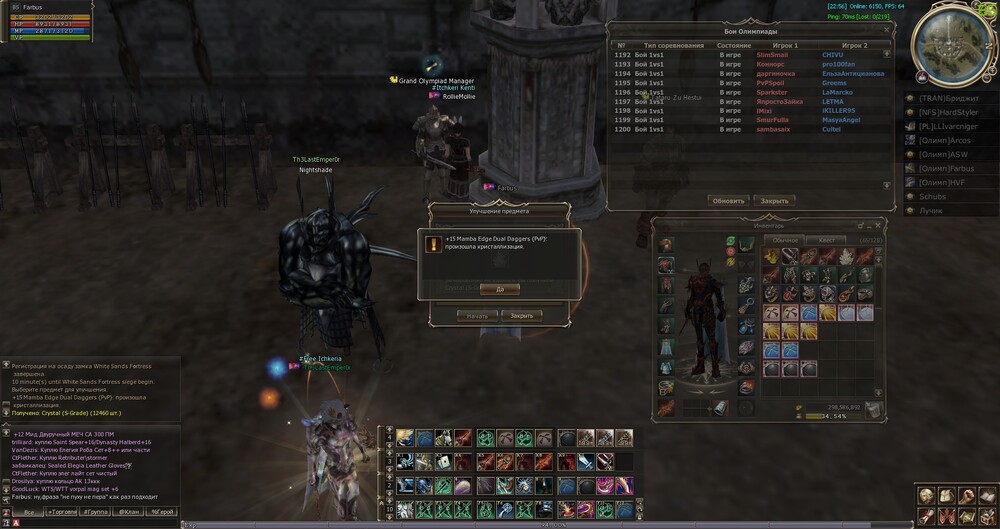1000x529 pixels.
Task: Open the Обычное inventory tab
Action: click(786, 240)
